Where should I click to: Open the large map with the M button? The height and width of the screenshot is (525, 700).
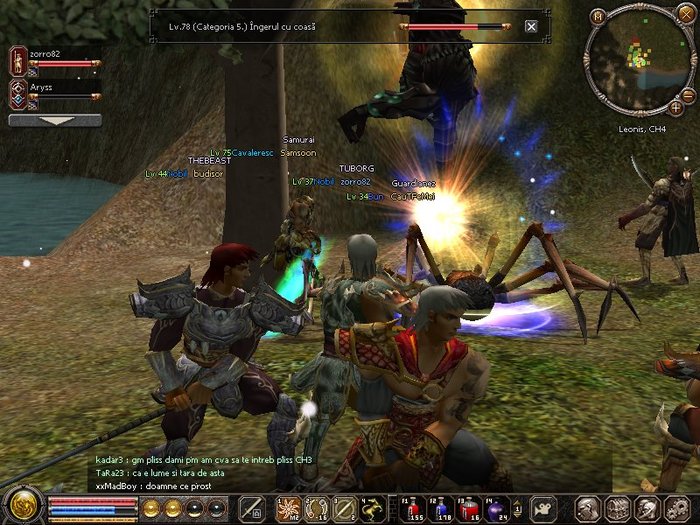coord(598,16)
